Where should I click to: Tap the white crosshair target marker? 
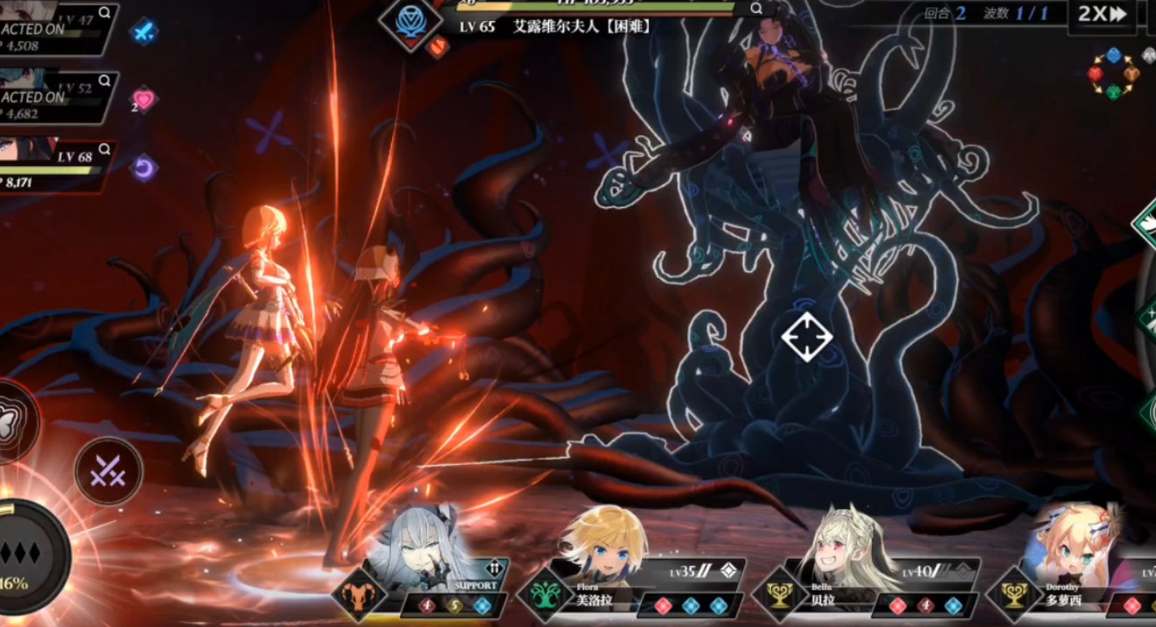pos(806,336)
